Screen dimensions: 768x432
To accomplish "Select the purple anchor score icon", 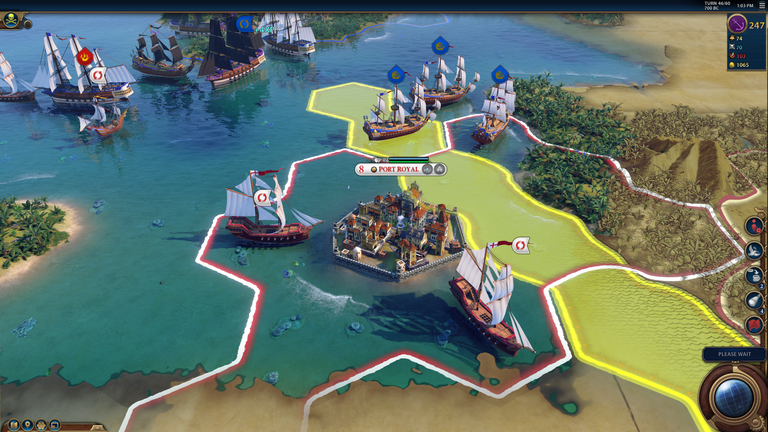I will point(738,24).
